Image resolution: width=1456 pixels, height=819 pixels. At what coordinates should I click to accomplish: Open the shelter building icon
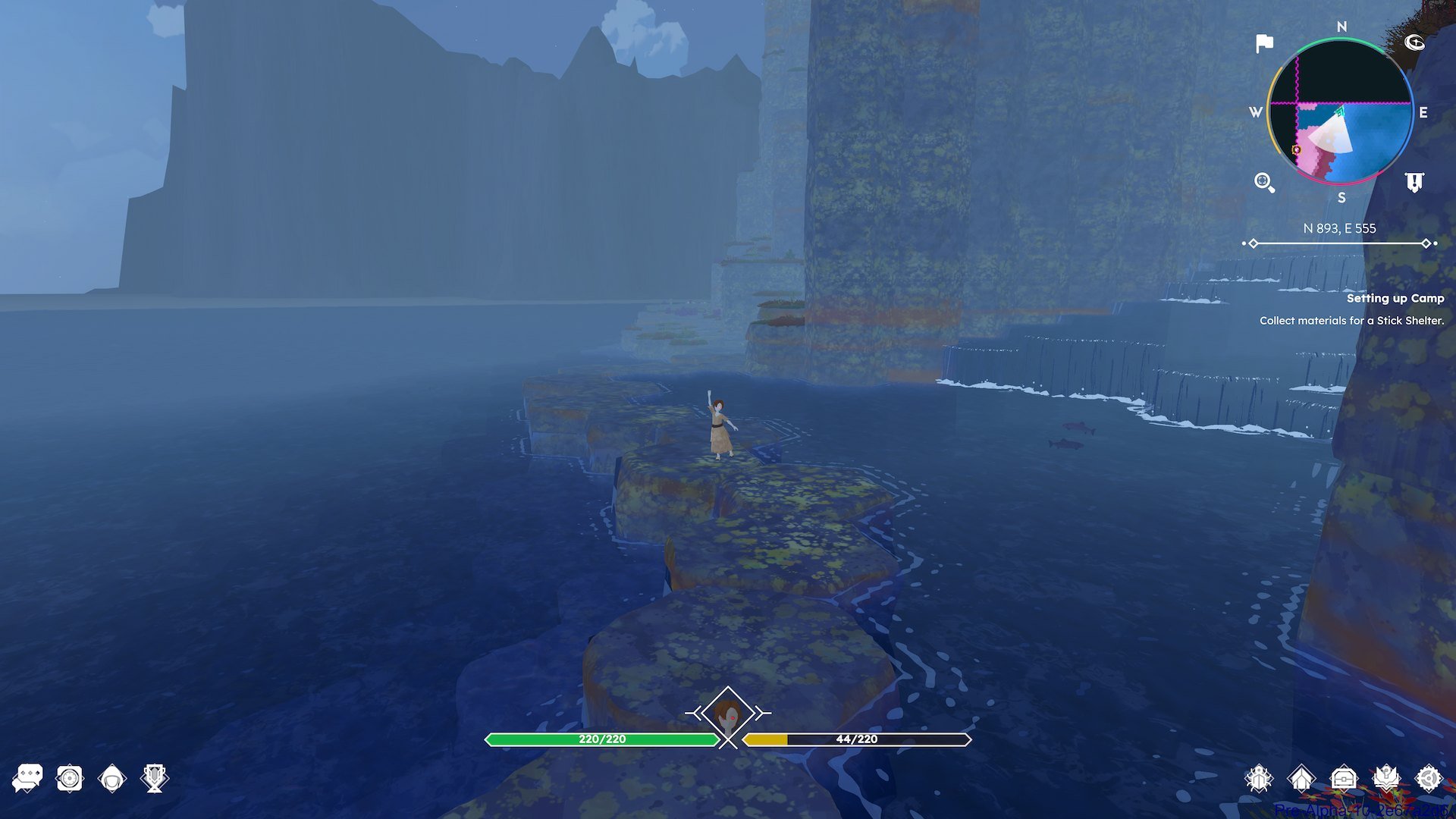click(x=1301, y=779)
